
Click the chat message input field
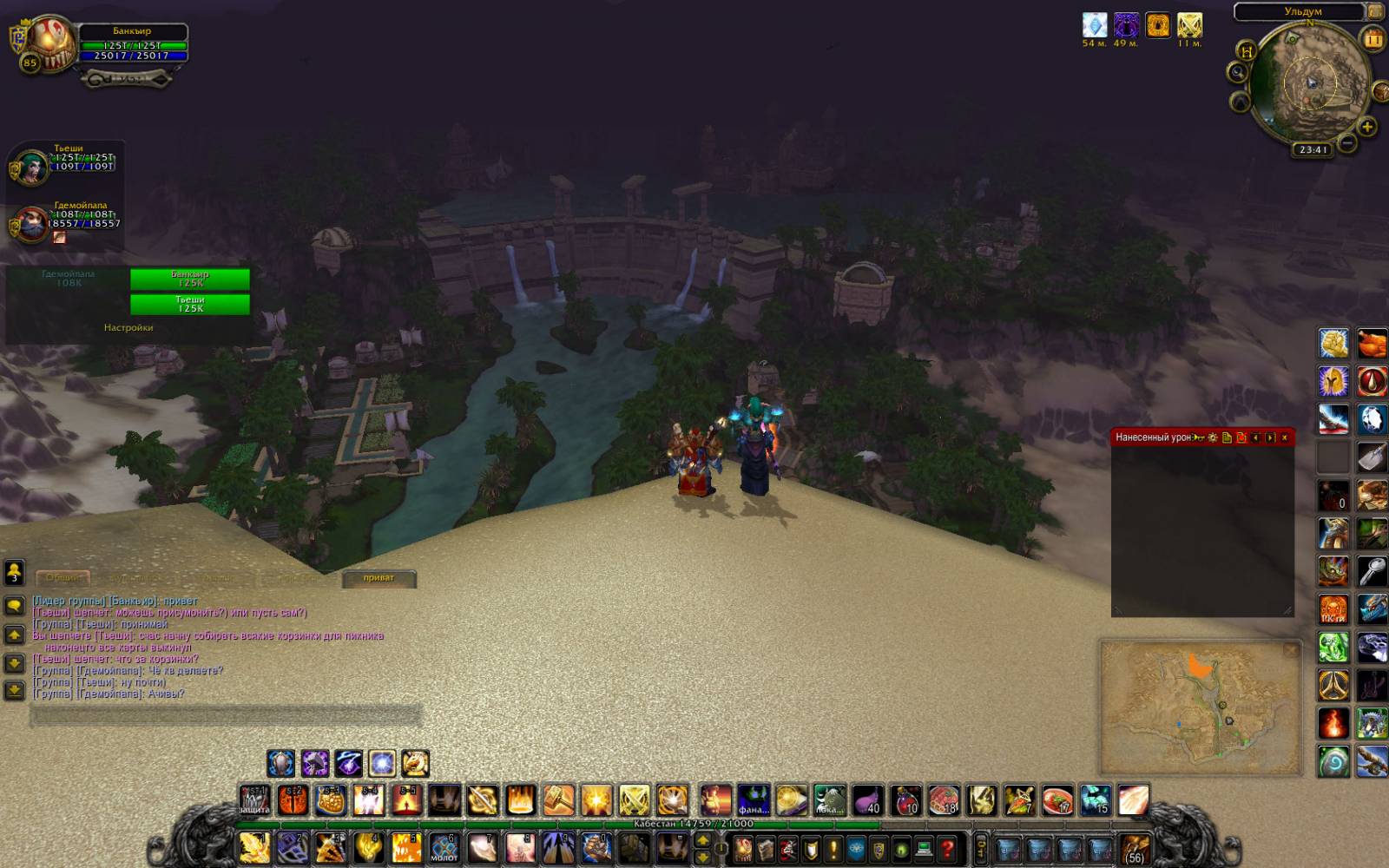[x=226, y=715]
